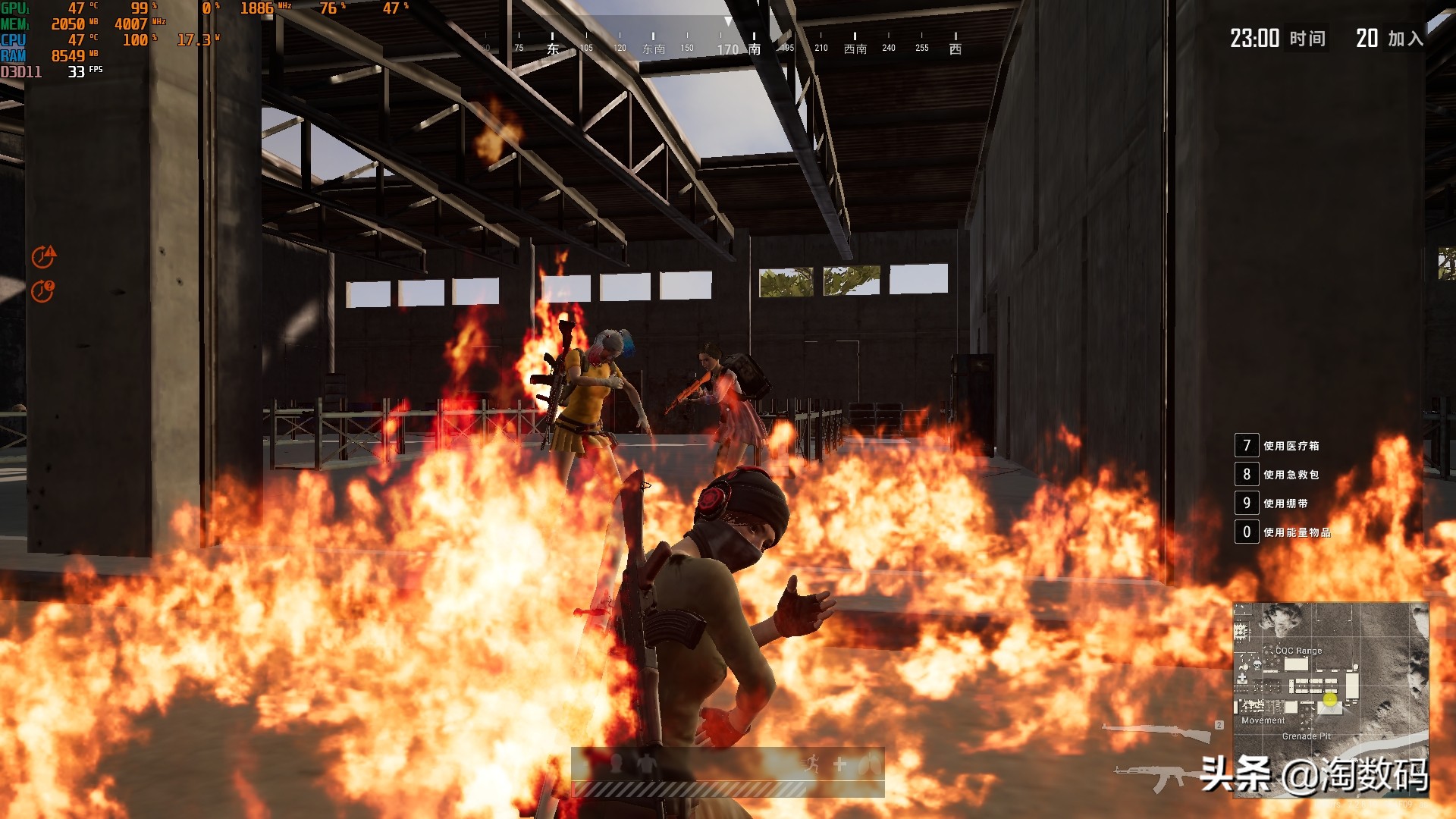Select the bolt-action rifle weapon slot
The image size is (1456, 819).
(x=1159, y=732)
